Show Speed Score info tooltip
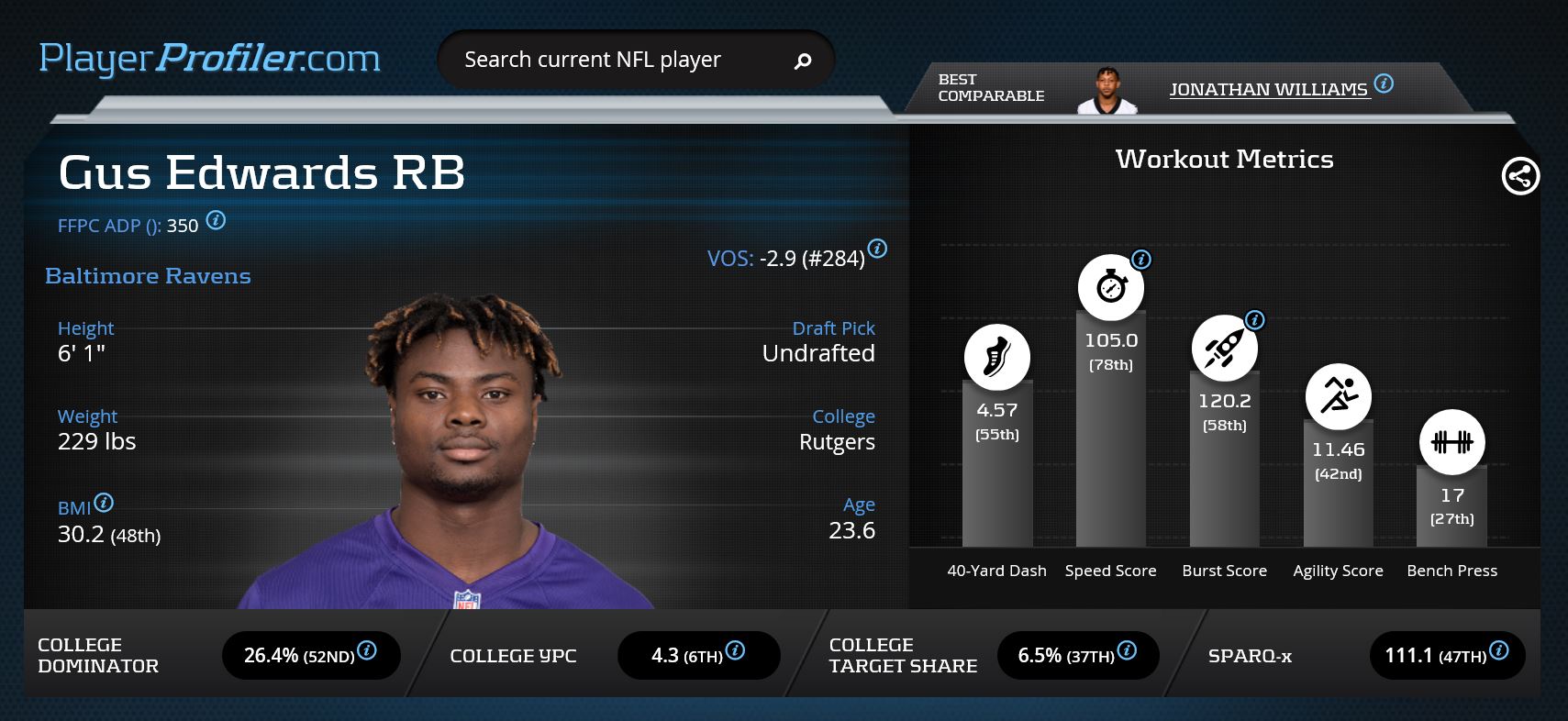This screenshot has height=721, width=1568. point(1141,260)
